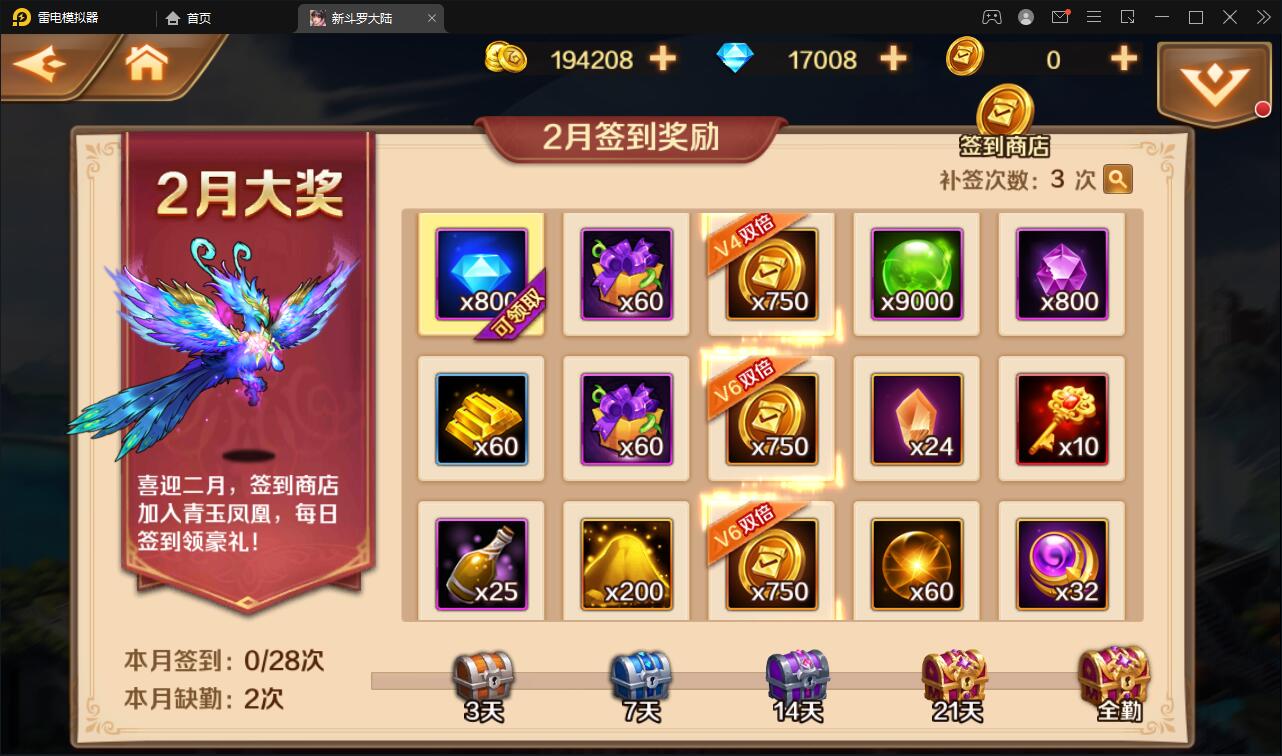
Task: Expand more emulator tools via double chevron
Action: click(x=1264, y=17)
